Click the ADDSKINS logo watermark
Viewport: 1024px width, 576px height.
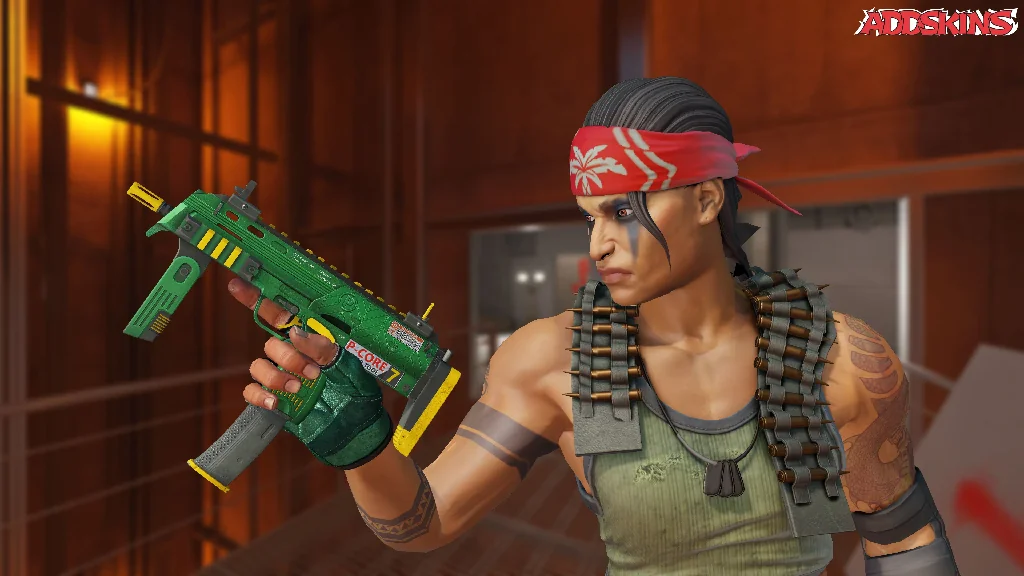(x=938, y=22)
